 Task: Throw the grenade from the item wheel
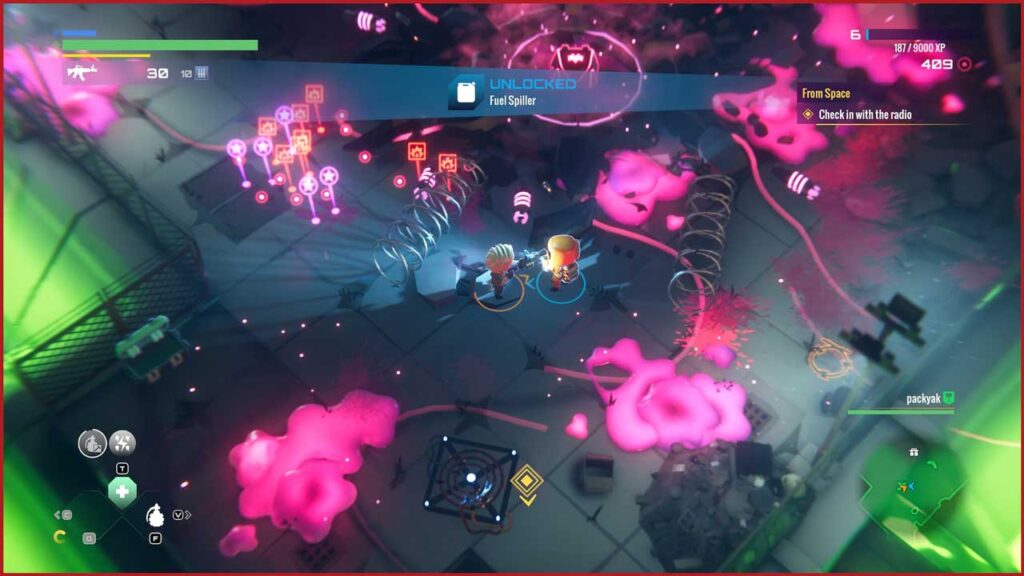point(155,516)
